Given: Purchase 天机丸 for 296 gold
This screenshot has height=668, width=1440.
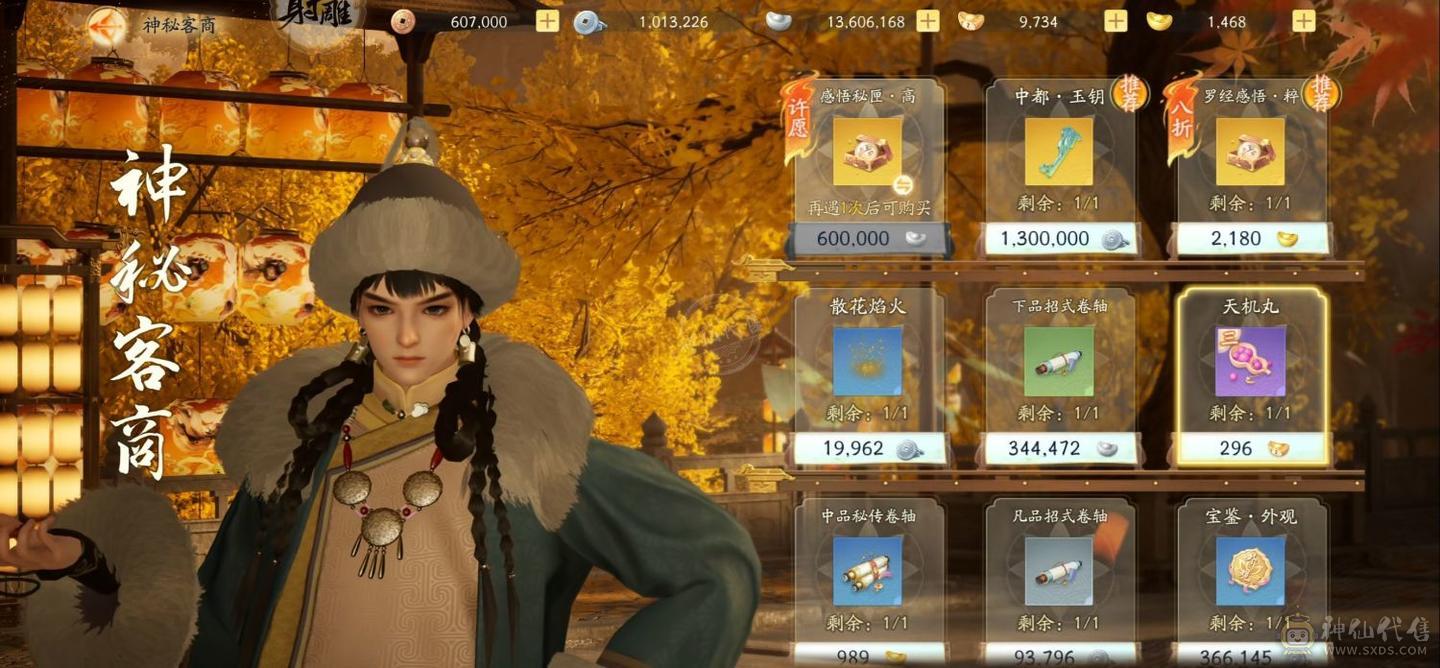Looking at the screenshot, I should point(1252,449).
